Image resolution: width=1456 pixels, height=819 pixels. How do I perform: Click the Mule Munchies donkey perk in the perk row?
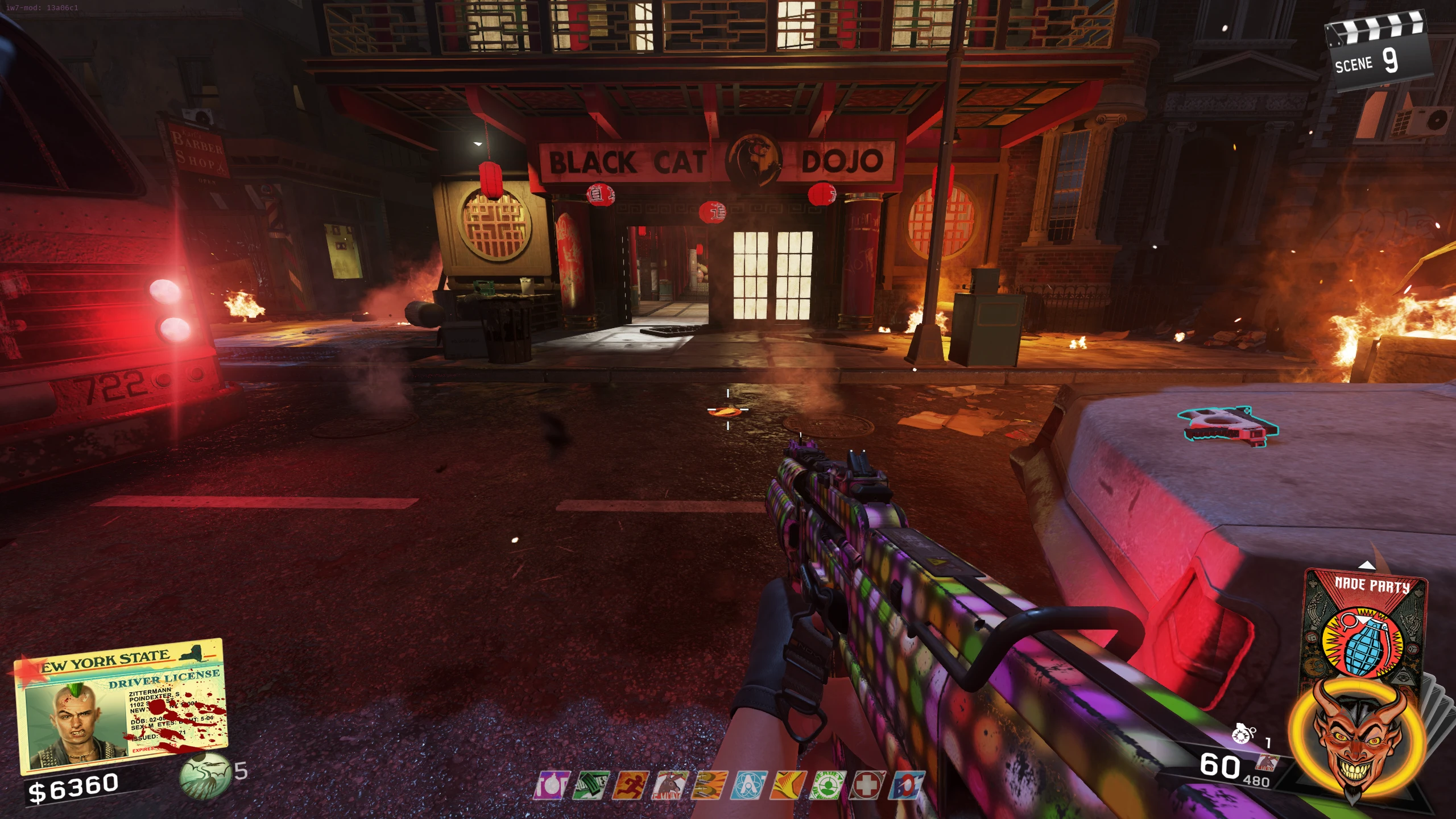[x=669, y=785]
